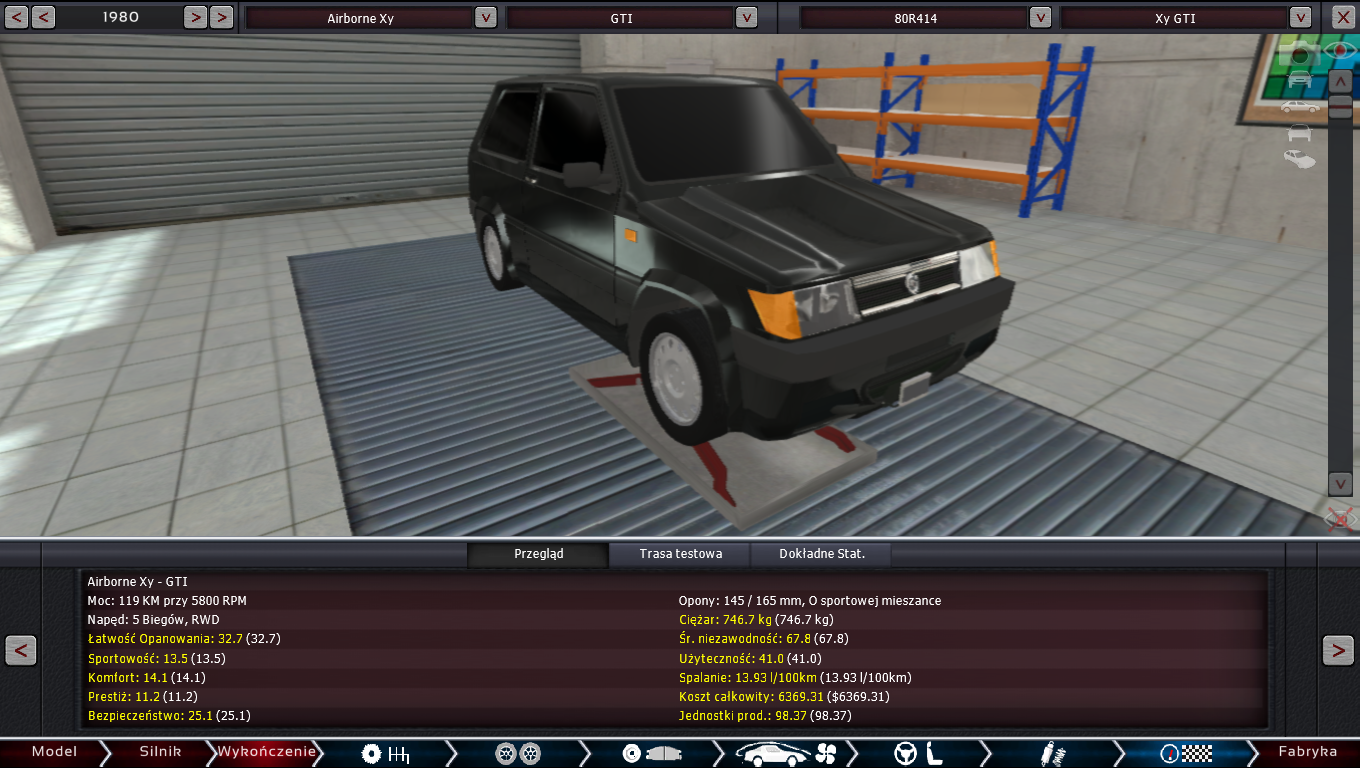Open the steering wheel and seat interior step
Viewport: 1360px width, 768px height.
[x=920, y=753]
